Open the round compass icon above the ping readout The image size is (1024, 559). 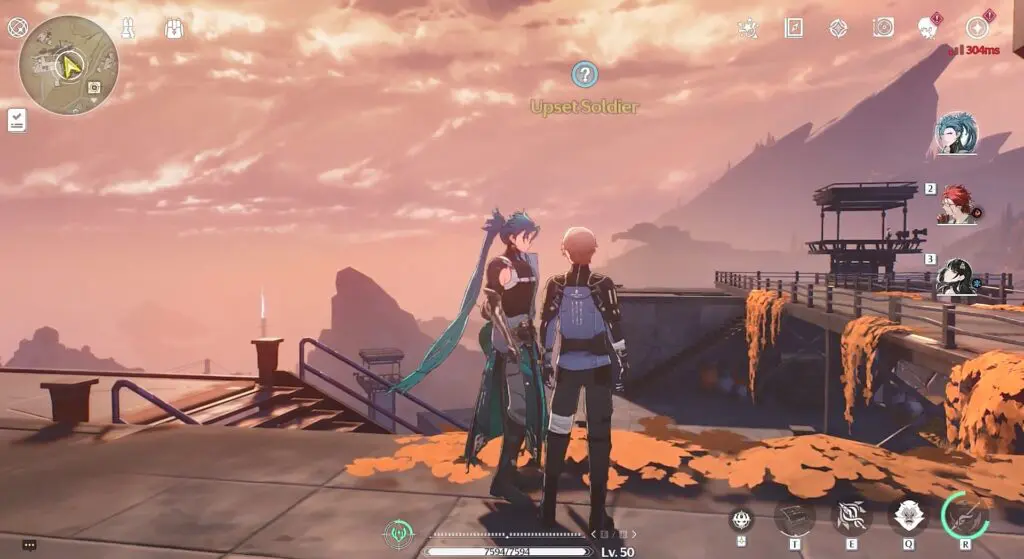point(977,28)
